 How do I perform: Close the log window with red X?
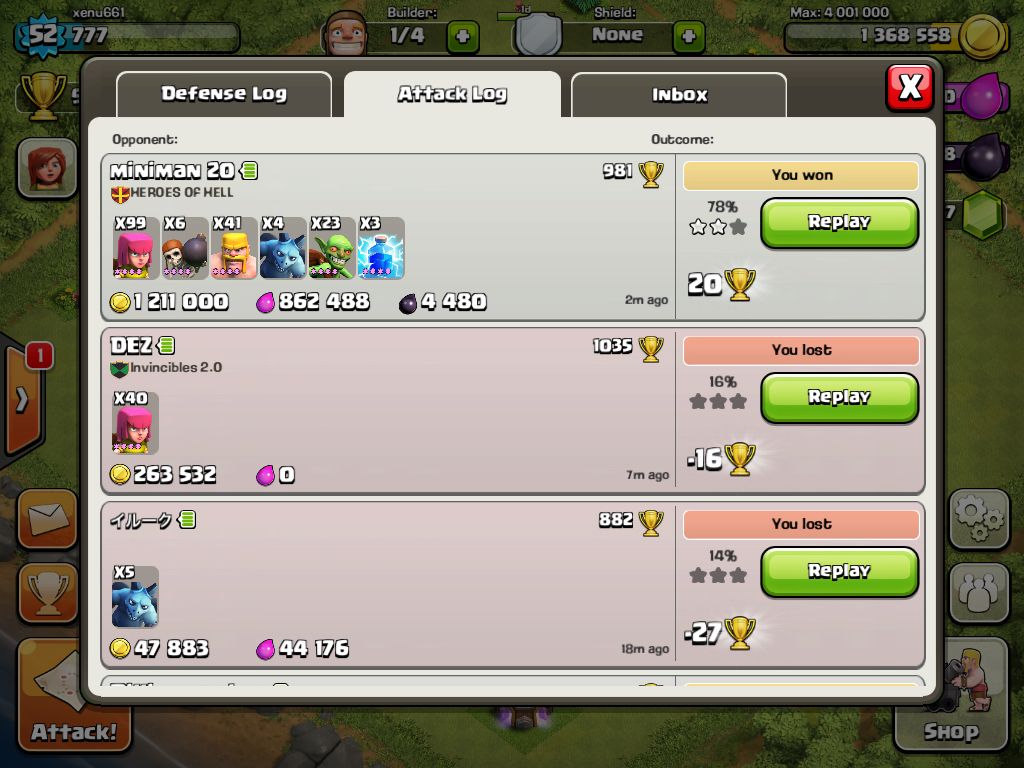(909, 88)
